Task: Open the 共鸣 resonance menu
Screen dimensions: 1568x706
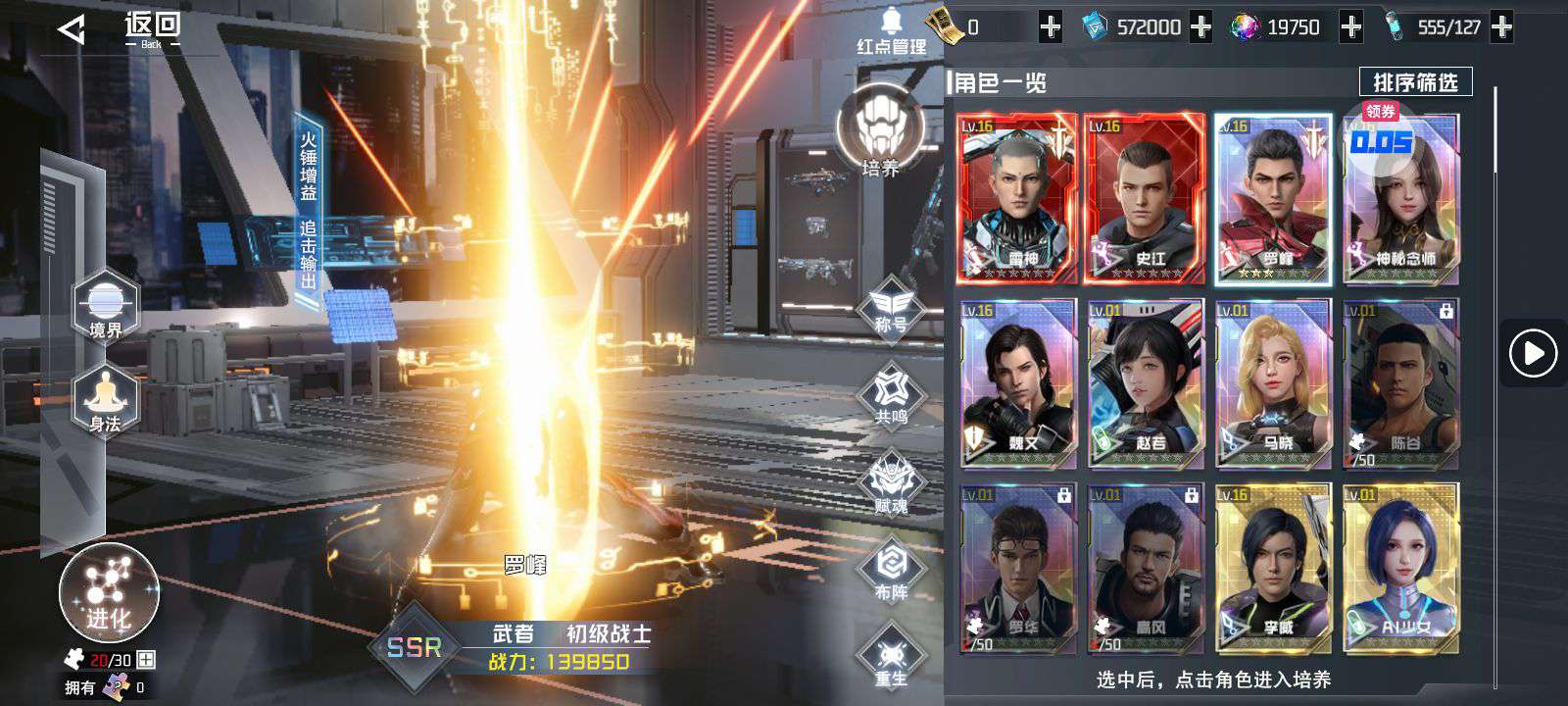Action: (x=890, y=394)
